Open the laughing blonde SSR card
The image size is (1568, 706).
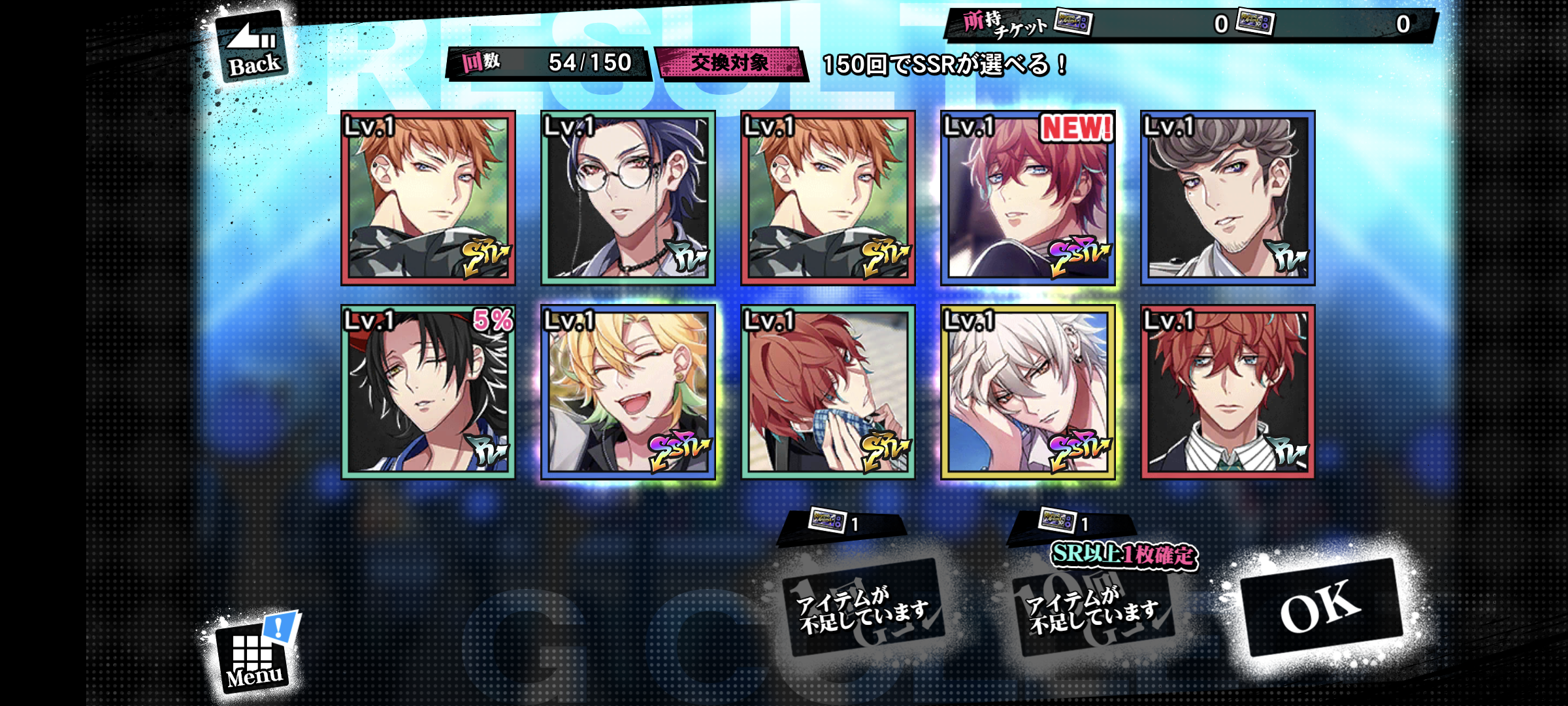pos(628,392)
